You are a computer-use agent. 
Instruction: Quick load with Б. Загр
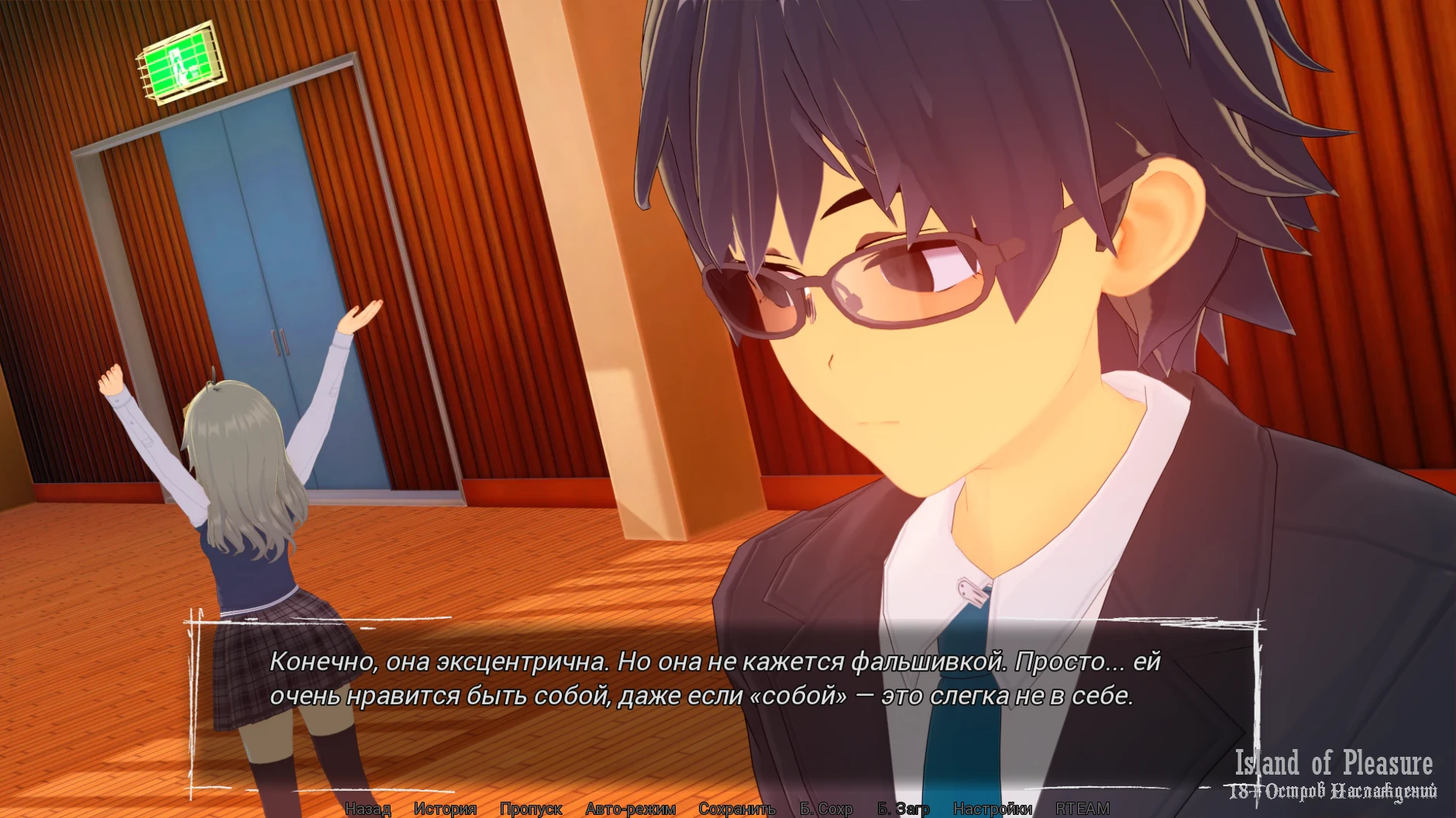pos(903,809)
